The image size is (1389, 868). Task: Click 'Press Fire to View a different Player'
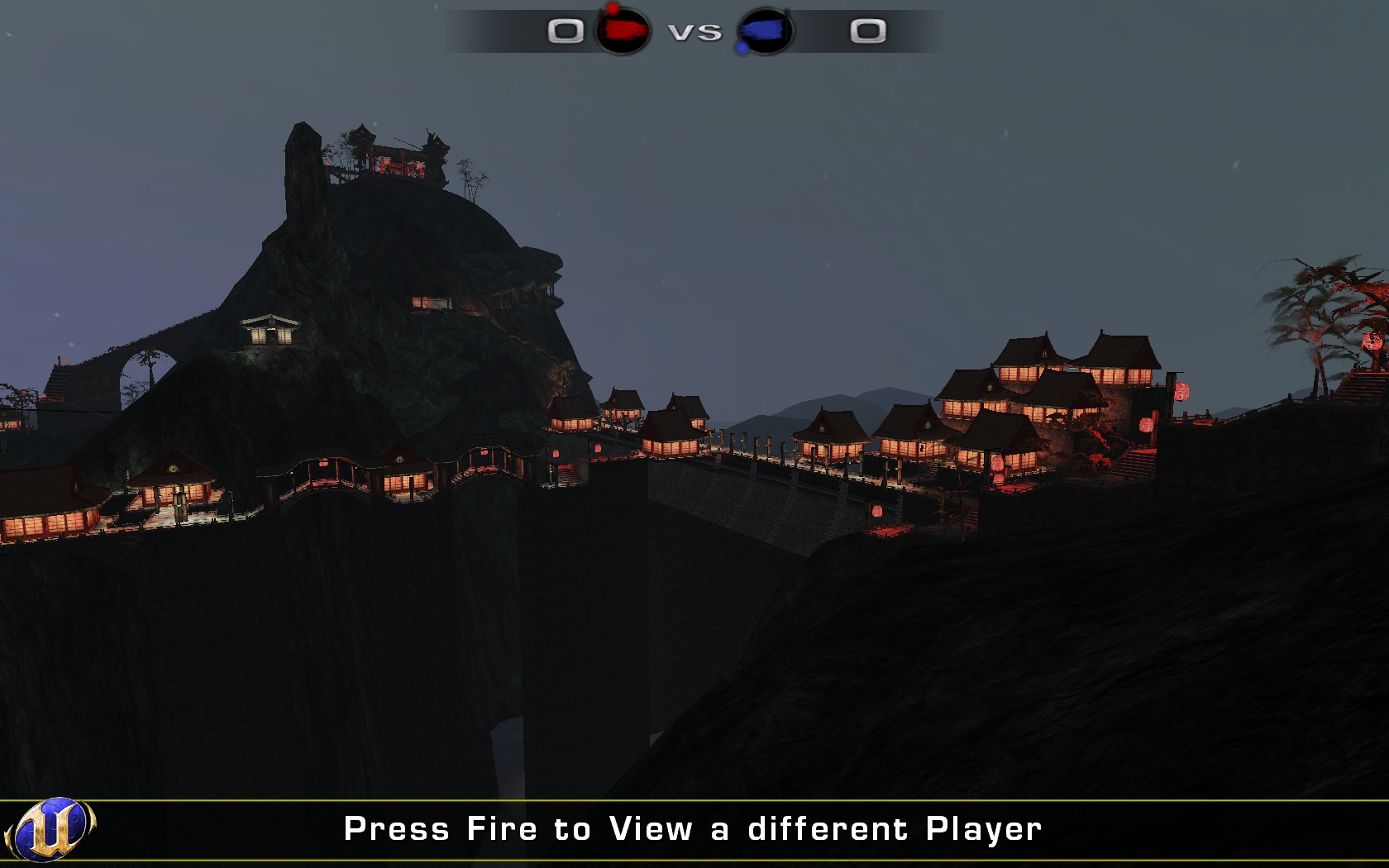click(694, 827)
